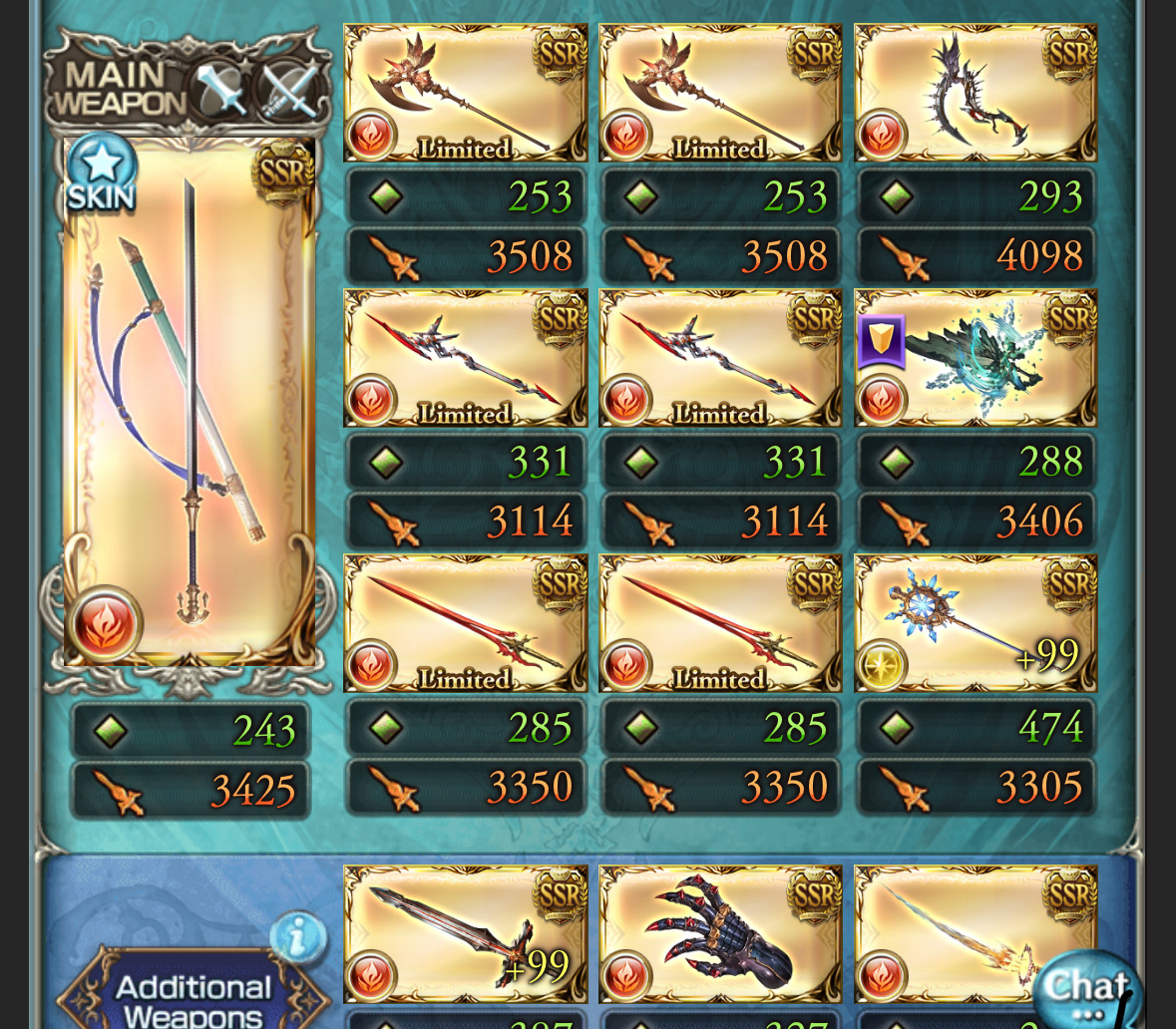Open the dark spiked scythe weapon slot
This screenshot has height=1029, width=1176.
976,94
